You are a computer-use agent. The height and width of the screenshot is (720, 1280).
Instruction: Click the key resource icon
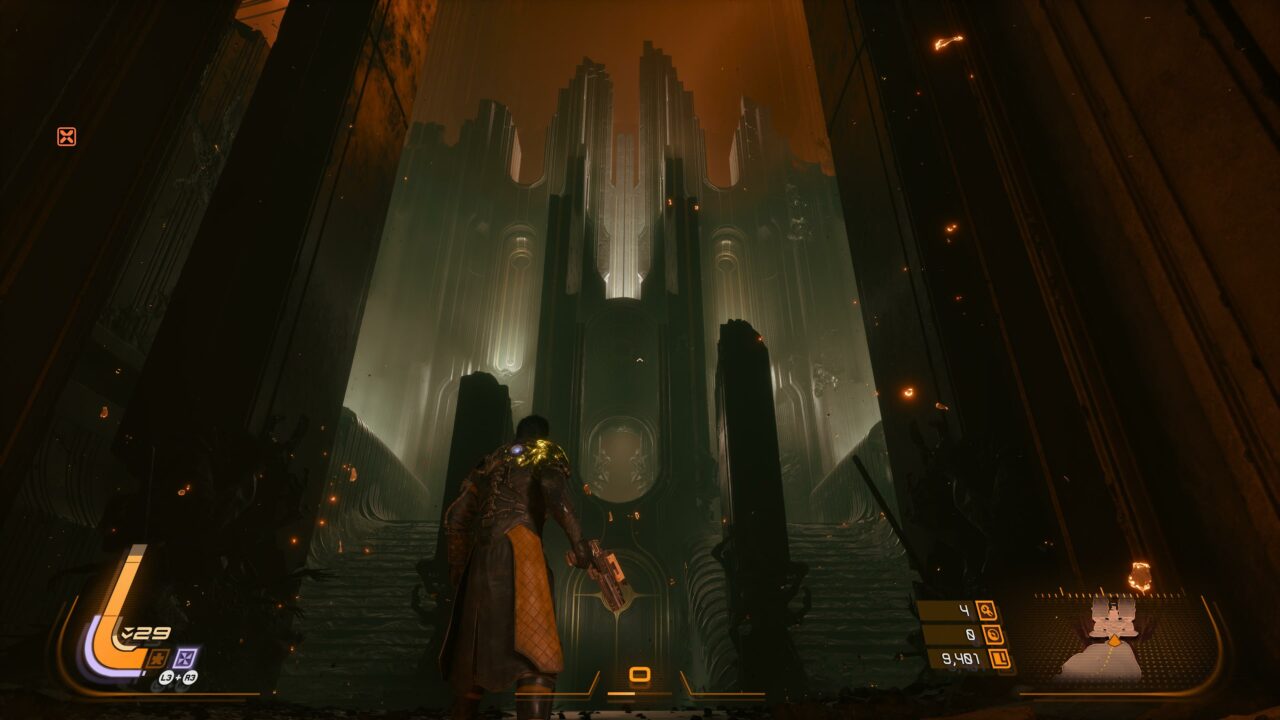(986, 610)
